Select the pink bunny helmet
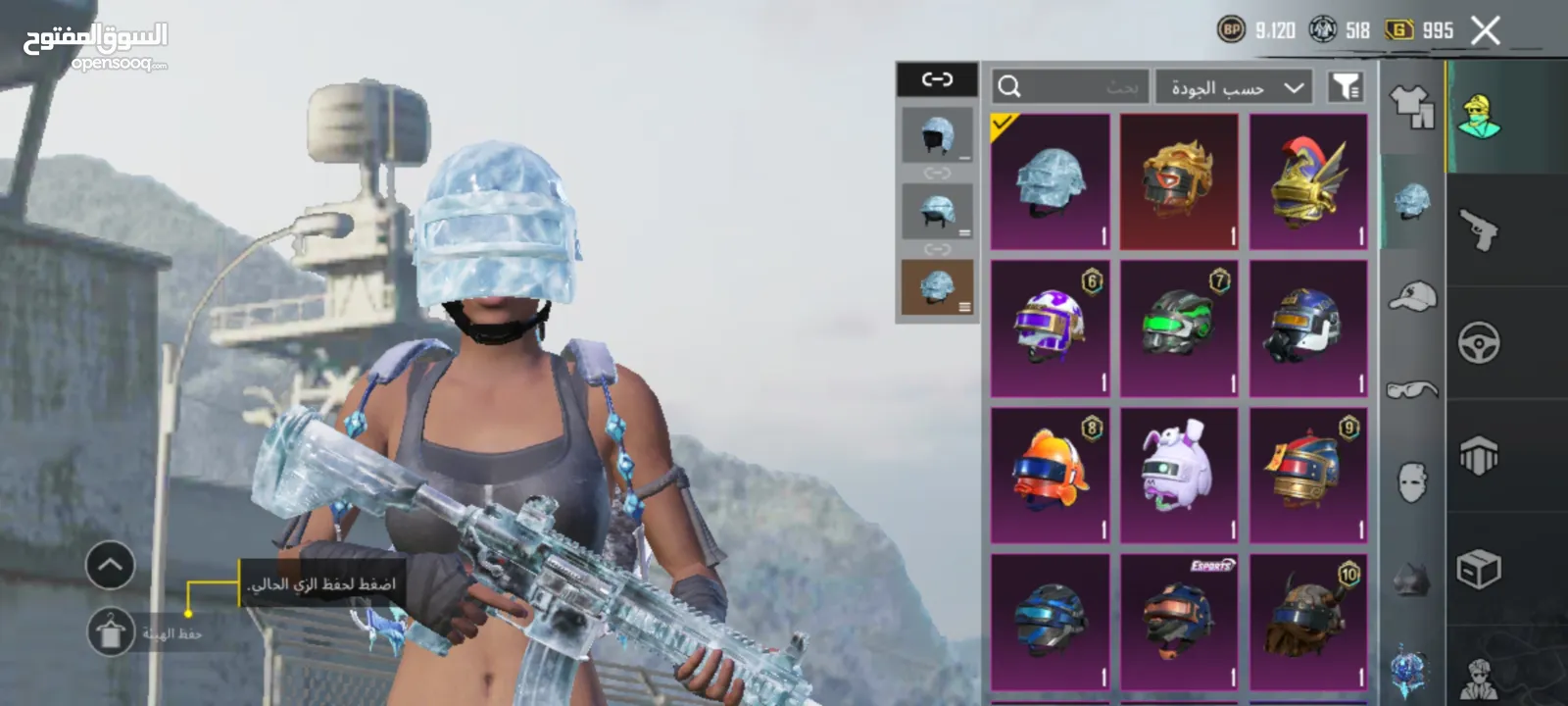The image size is (1568, 706). 1179,476
